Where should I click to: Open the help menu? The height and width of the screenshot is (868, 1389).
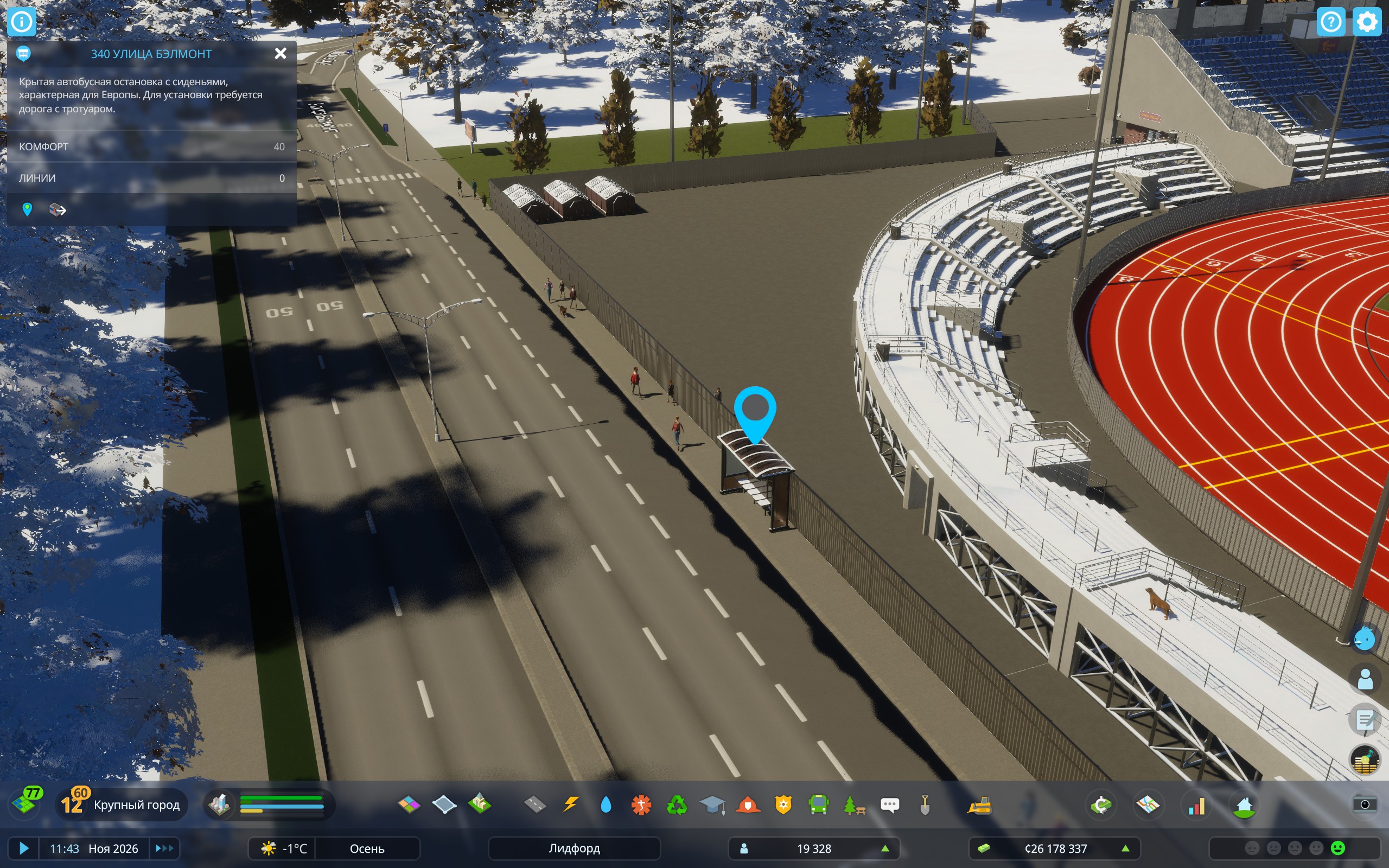pos(1330,22)
